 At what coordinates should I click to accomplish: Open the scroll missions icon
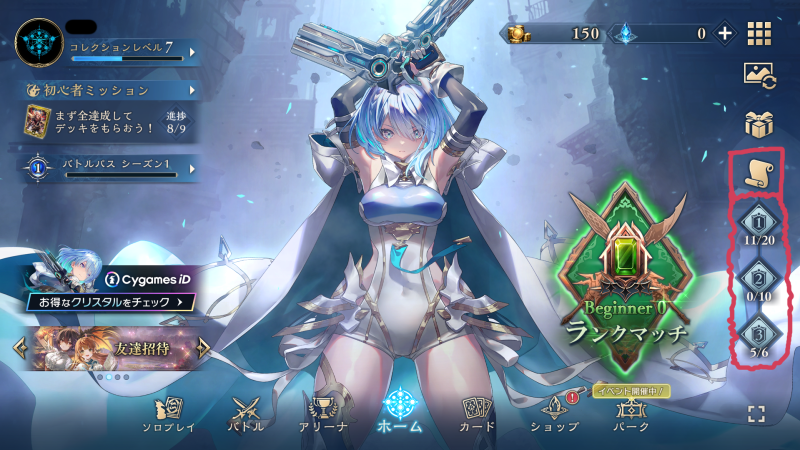pyautogui.click(x=757, y=174)
